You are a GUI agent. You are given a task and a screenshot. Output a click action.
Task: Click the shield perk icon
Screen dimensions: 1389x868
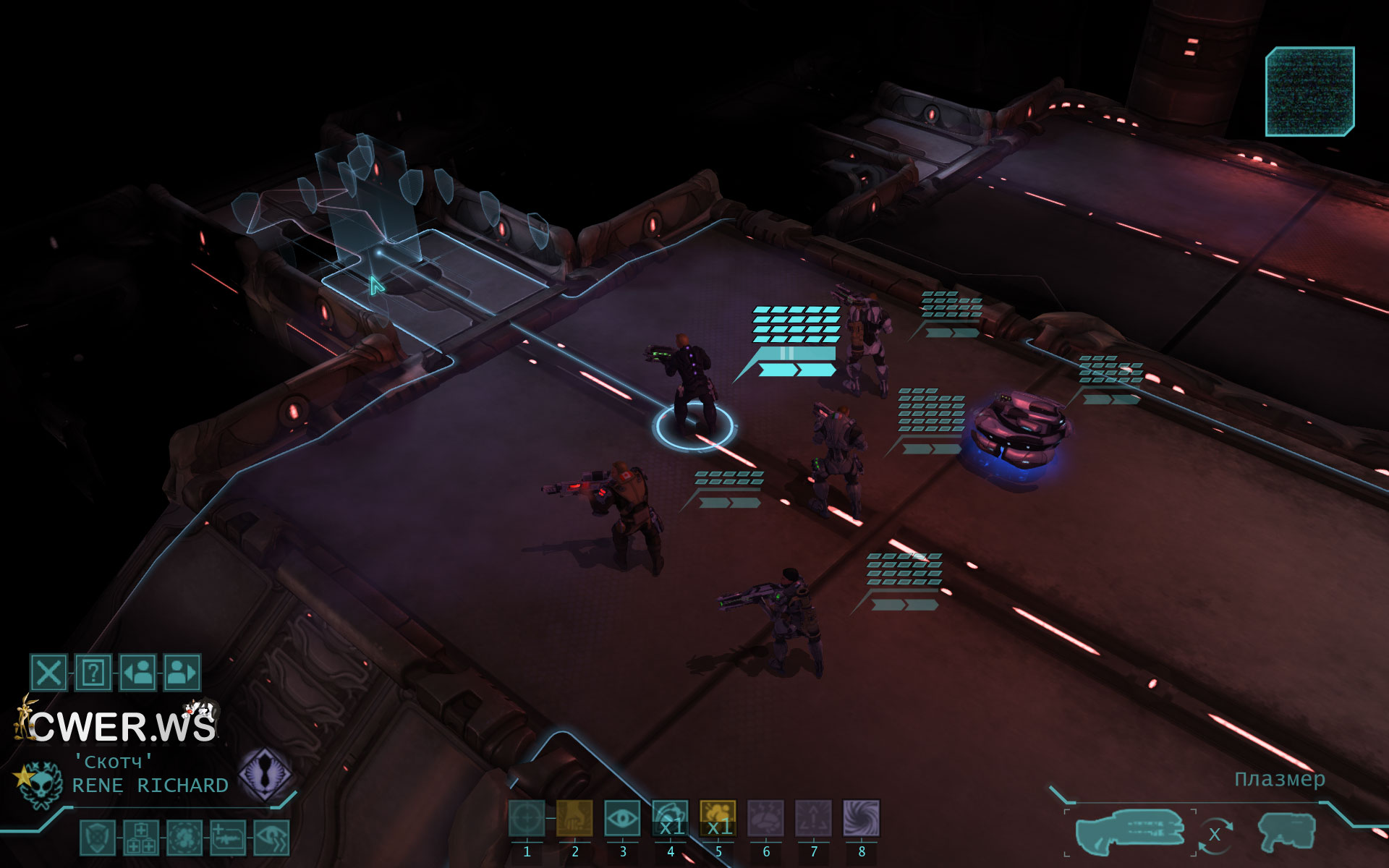[97, 838]
